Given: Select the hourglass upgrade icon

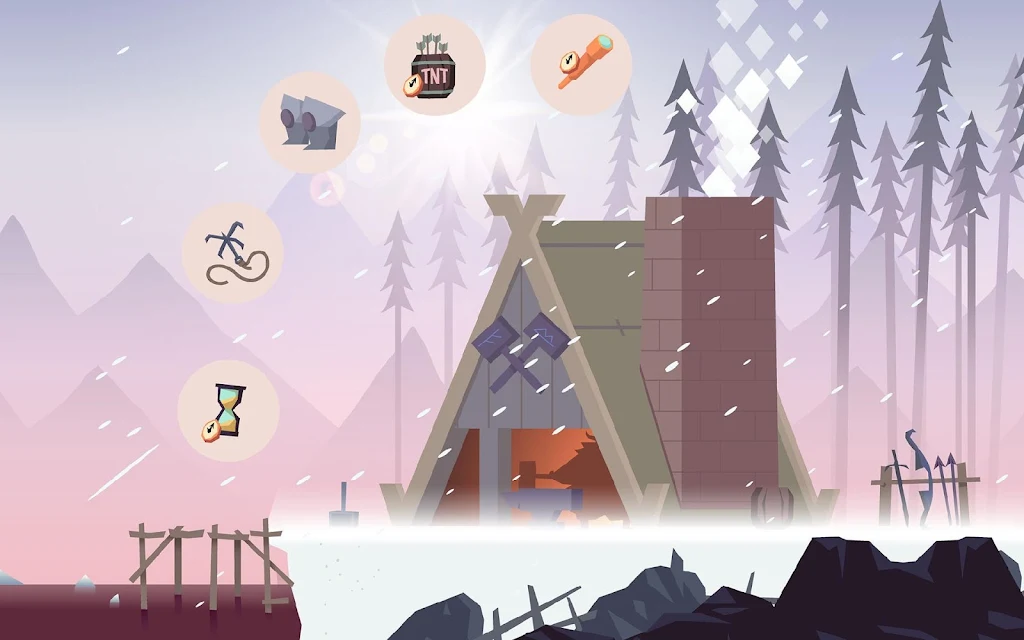Looking at the screenshot, I should [x=228, y=411].
